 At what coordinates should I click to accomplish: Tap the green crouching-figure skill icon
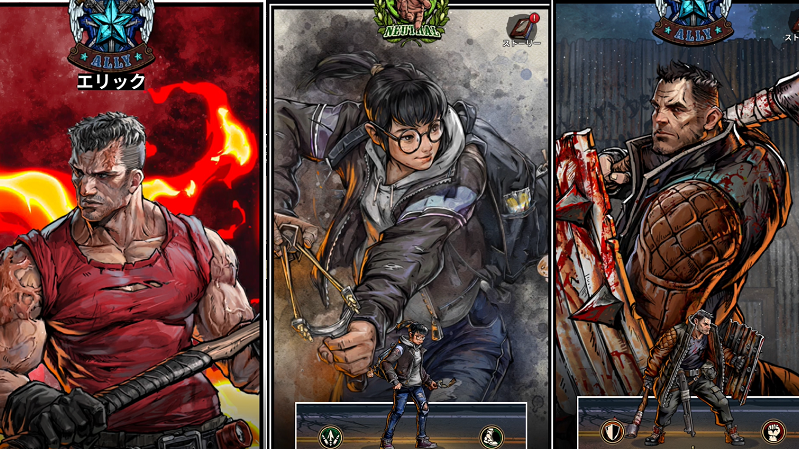490,436
